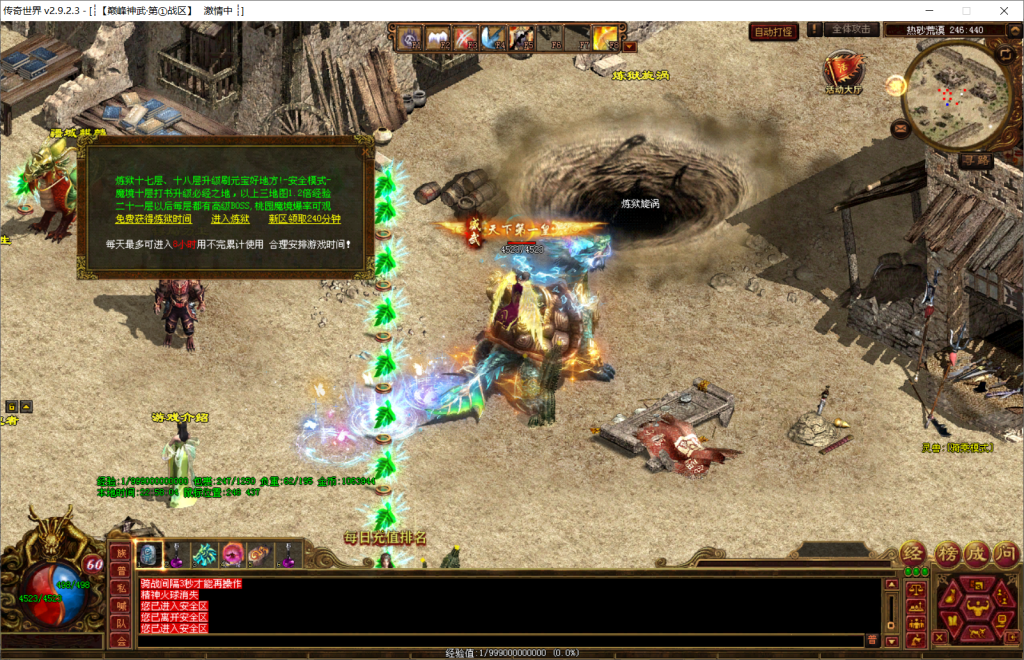Close the game window
This screenshot has width=1024, height=660.
pyautogui.click(x=1001, y=11)
